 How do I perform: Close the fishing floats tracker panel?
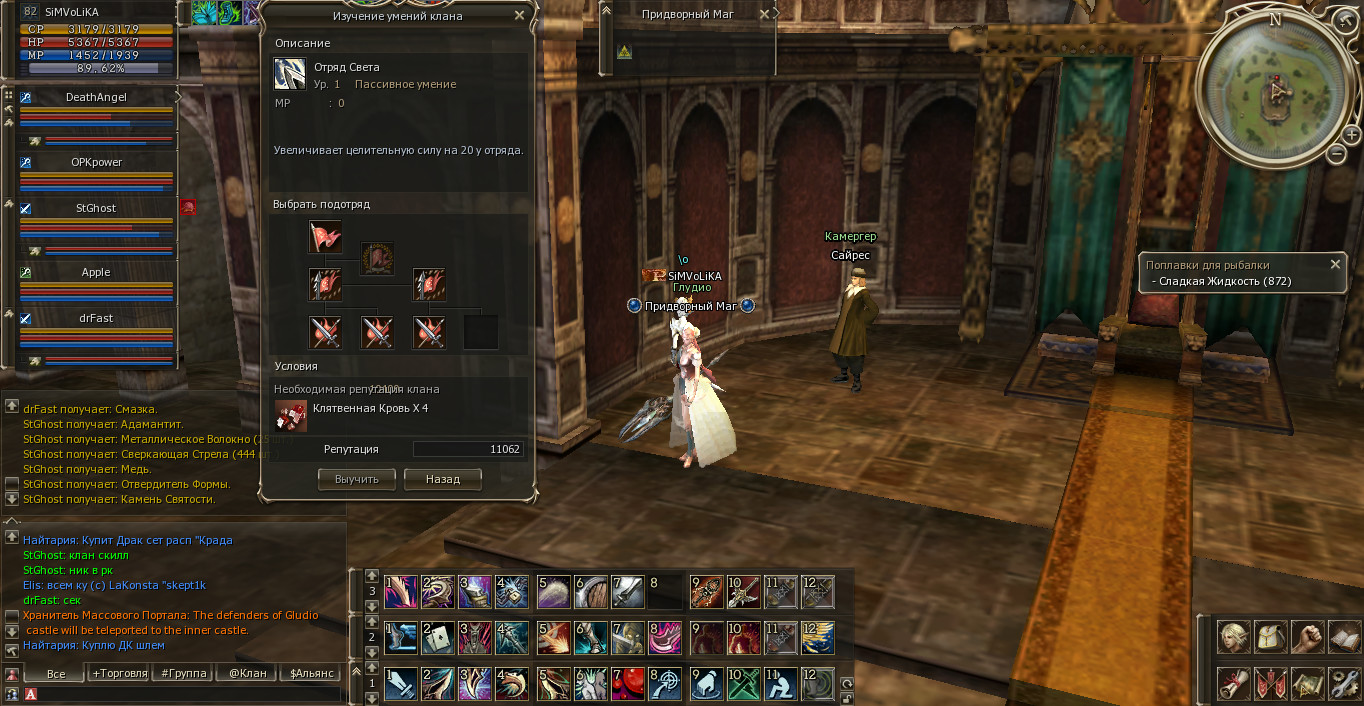click(1335, 264)
